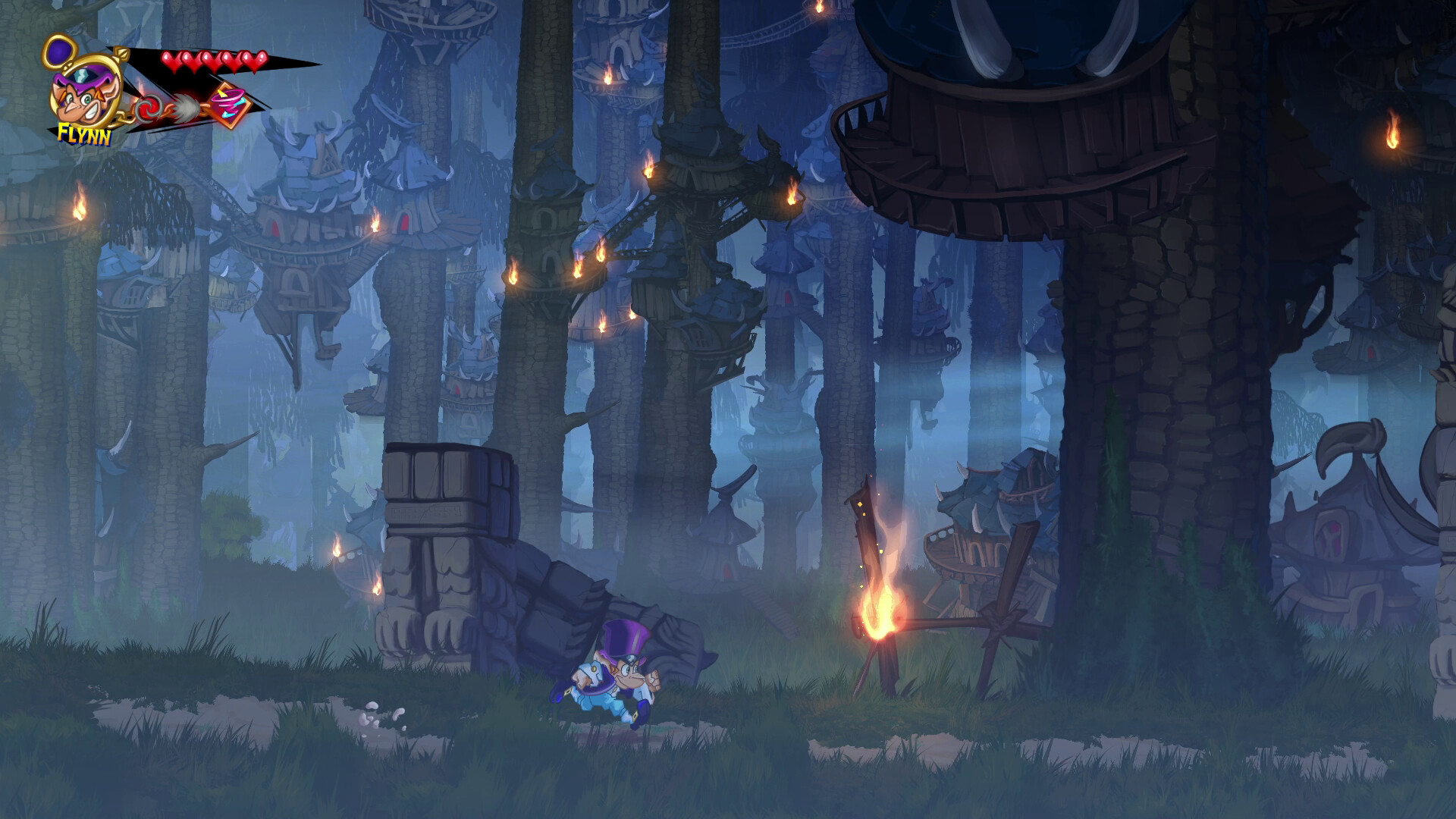This screenshot has width=1456, height=819.
Task: Click the first heart in the health bar
Action: coord(171,61)
